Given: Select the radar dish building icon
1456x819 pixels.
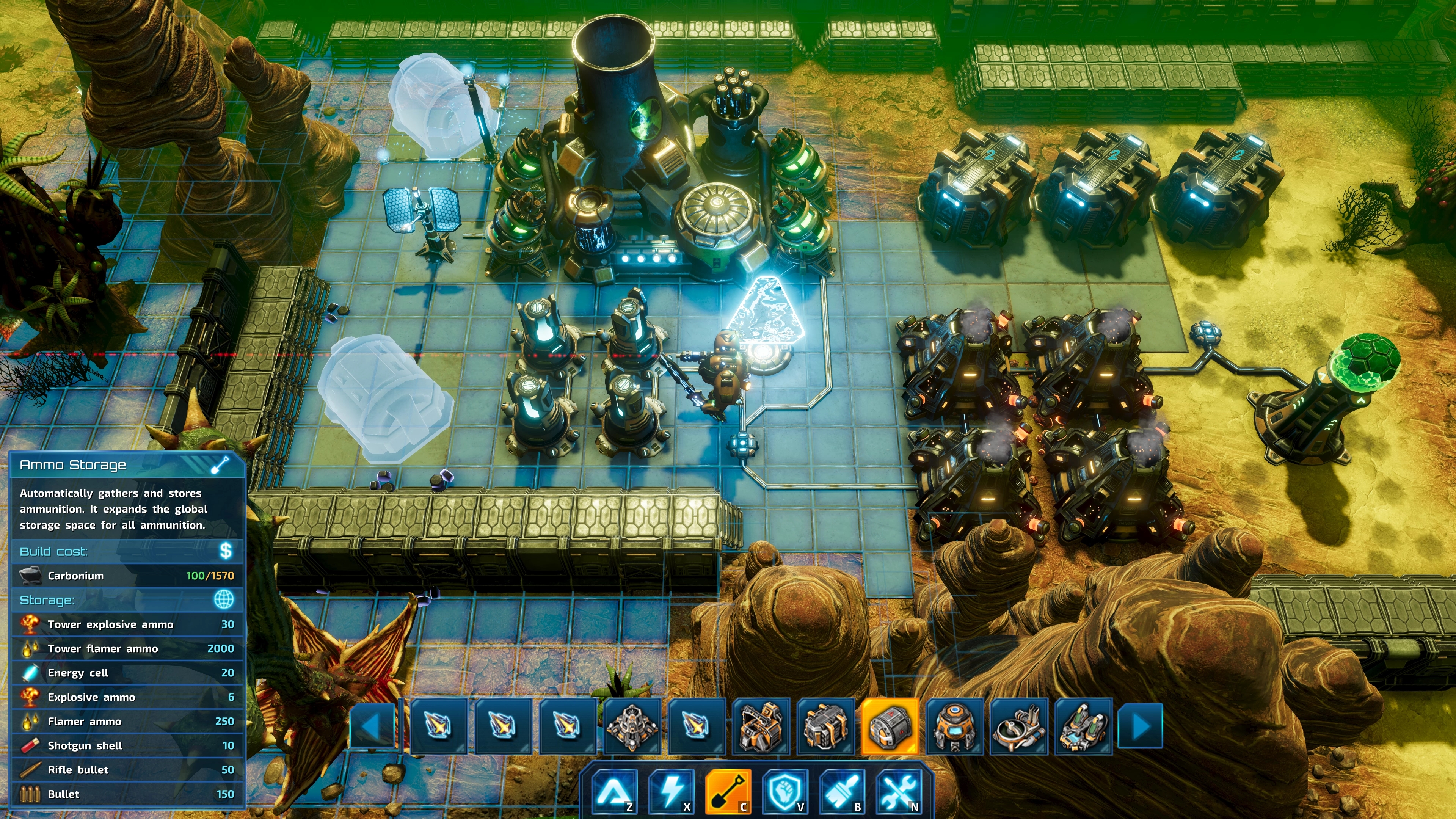Looking at the screenshot, I should (x=1018, y=726).
